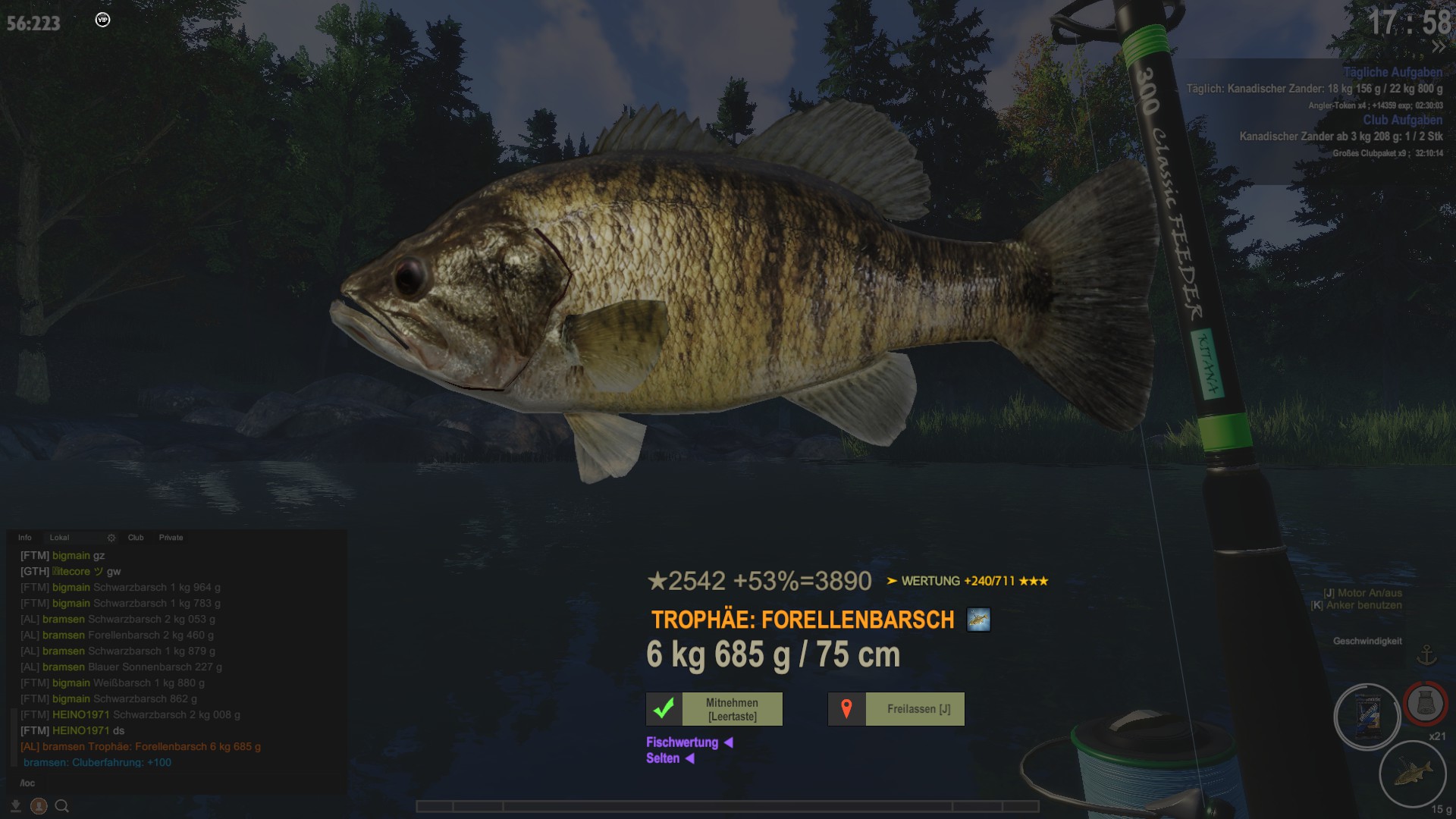Screen dimensions: 1456x819
Task: Switch to the Club chat tab
Action: click(x=136, y=538)
